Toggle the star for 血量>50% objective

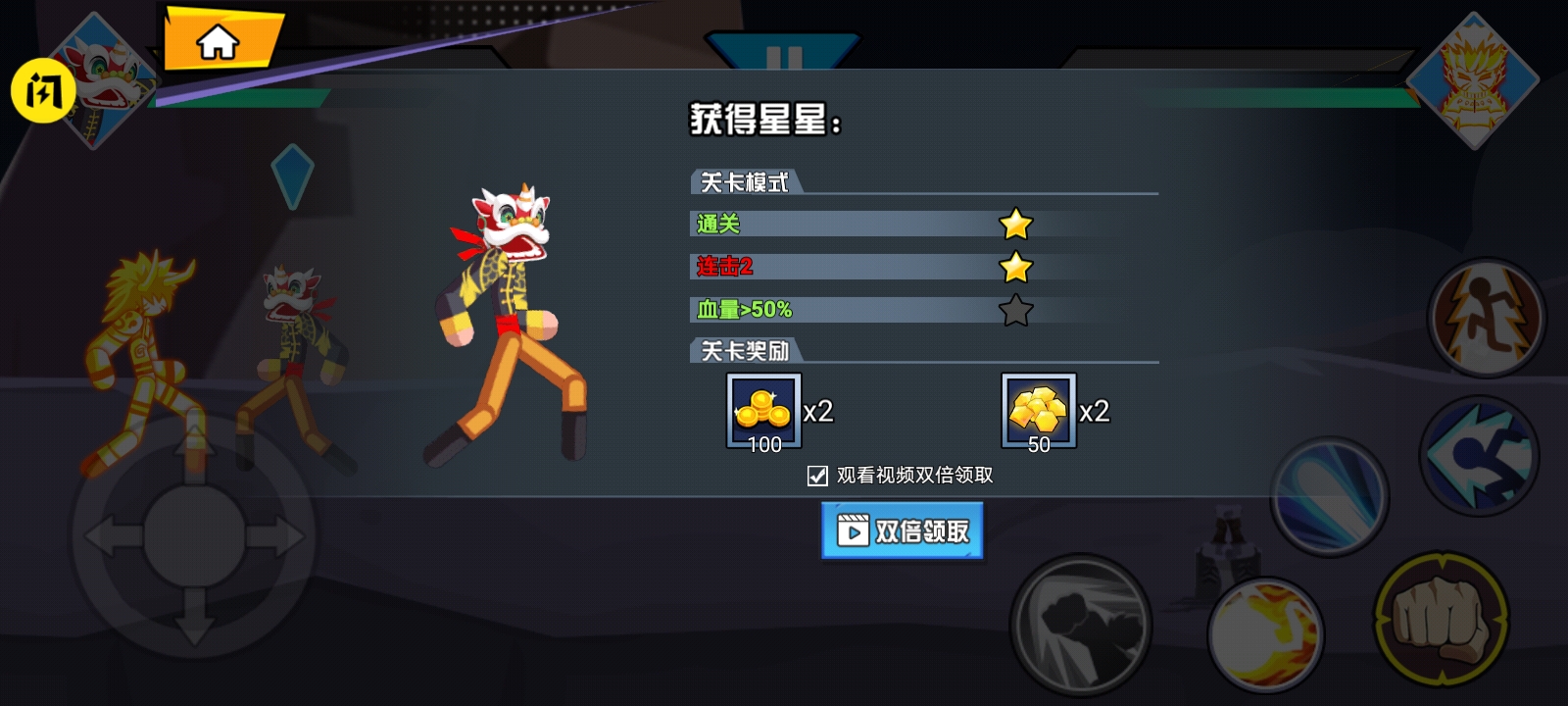tap(1017, 310)
